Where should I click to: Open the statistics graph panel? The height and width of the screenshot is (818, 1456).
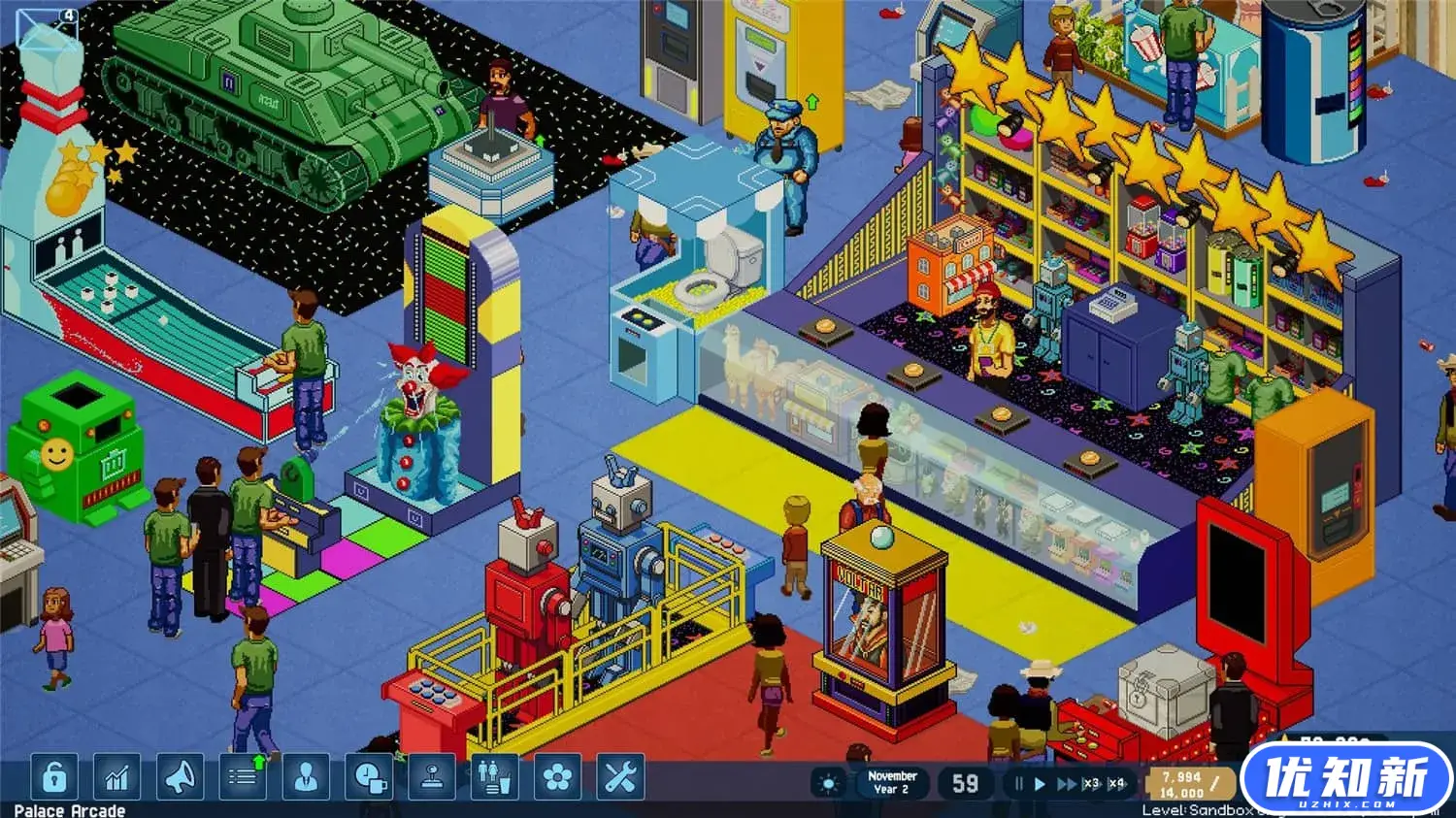(x=116, y=776)
